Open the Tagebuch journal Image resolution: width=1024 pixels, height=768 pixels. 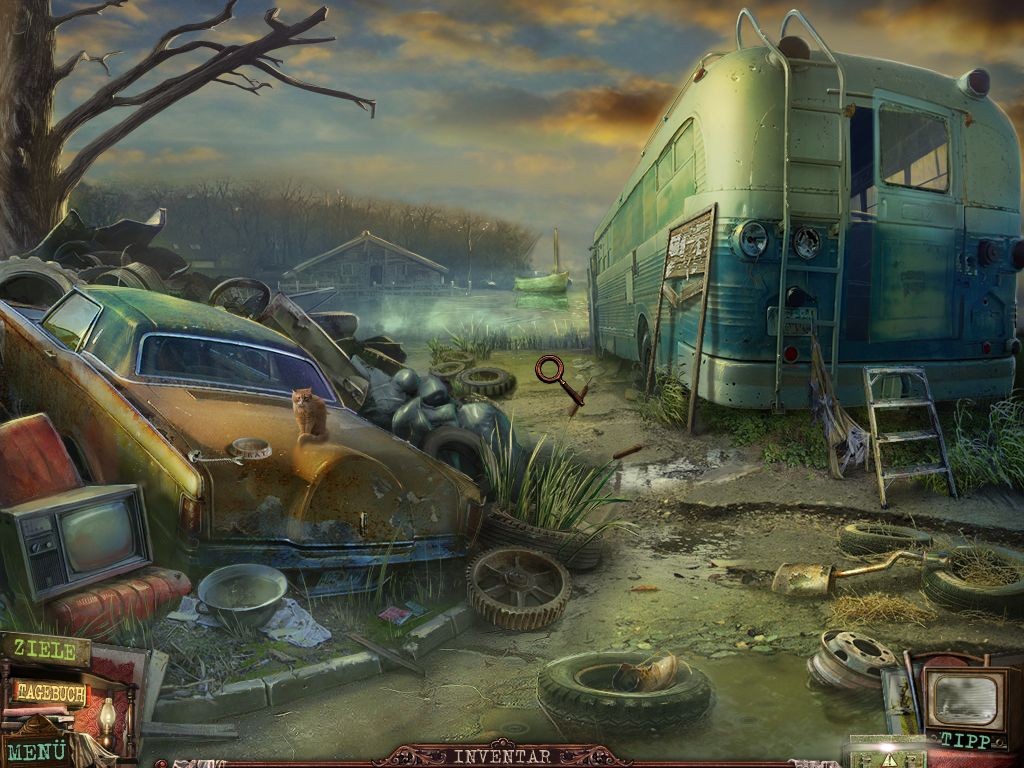(x=50, y=692)
